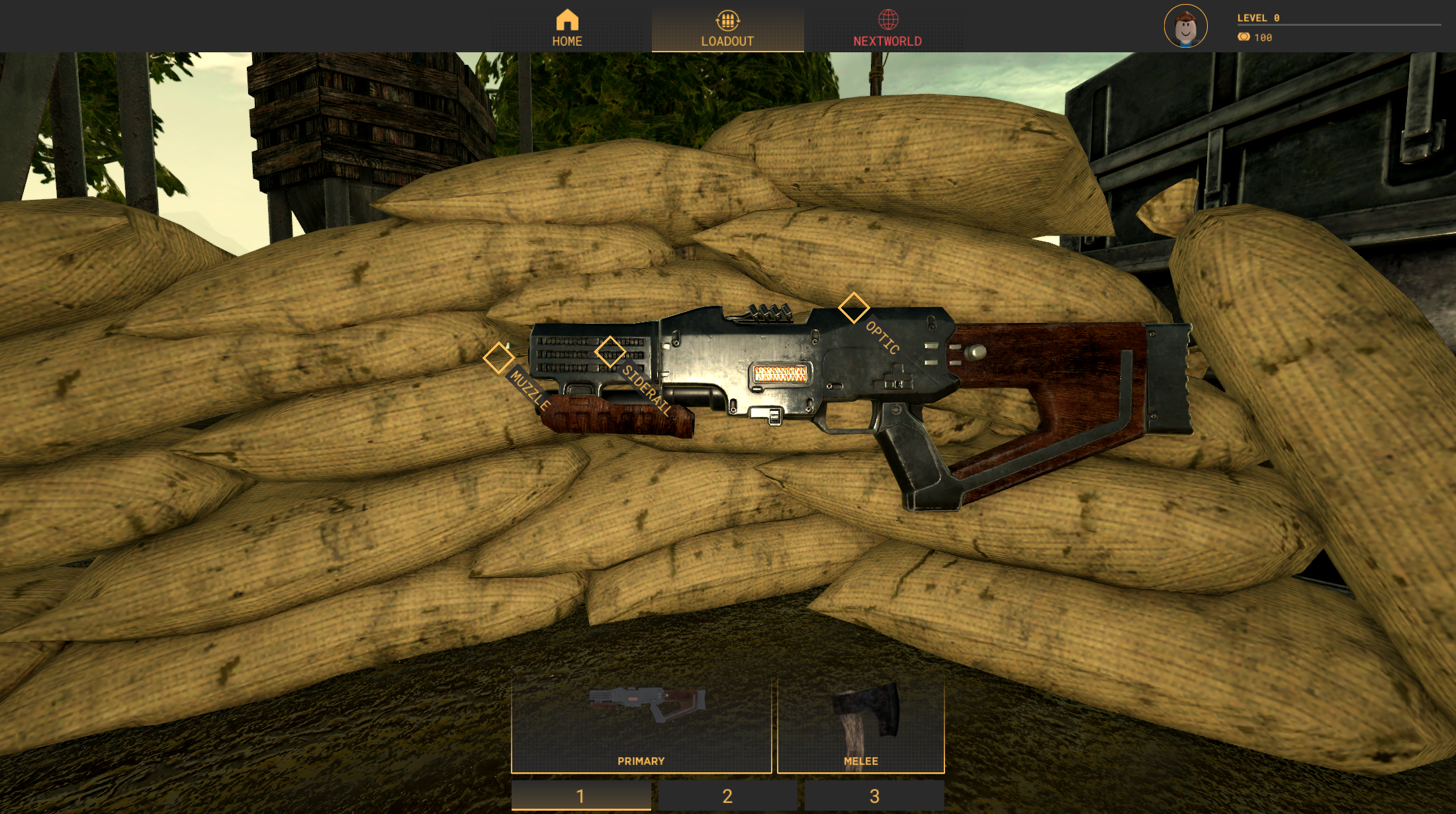
Task: Select the Muzzle attachment point
Action: (x=498, y=358)
